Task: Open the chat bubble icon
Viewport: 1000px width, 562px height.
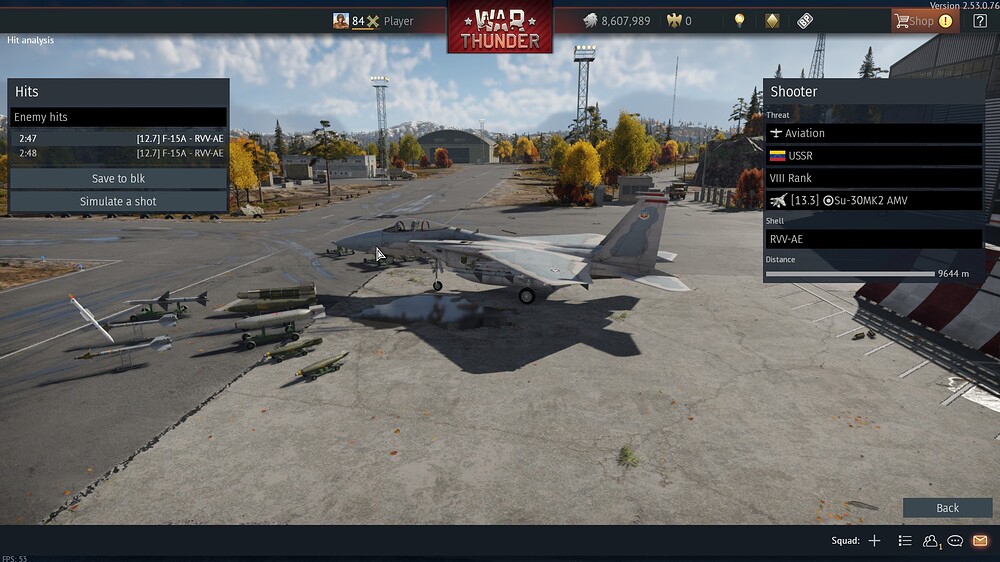Action: click(955, 541)
